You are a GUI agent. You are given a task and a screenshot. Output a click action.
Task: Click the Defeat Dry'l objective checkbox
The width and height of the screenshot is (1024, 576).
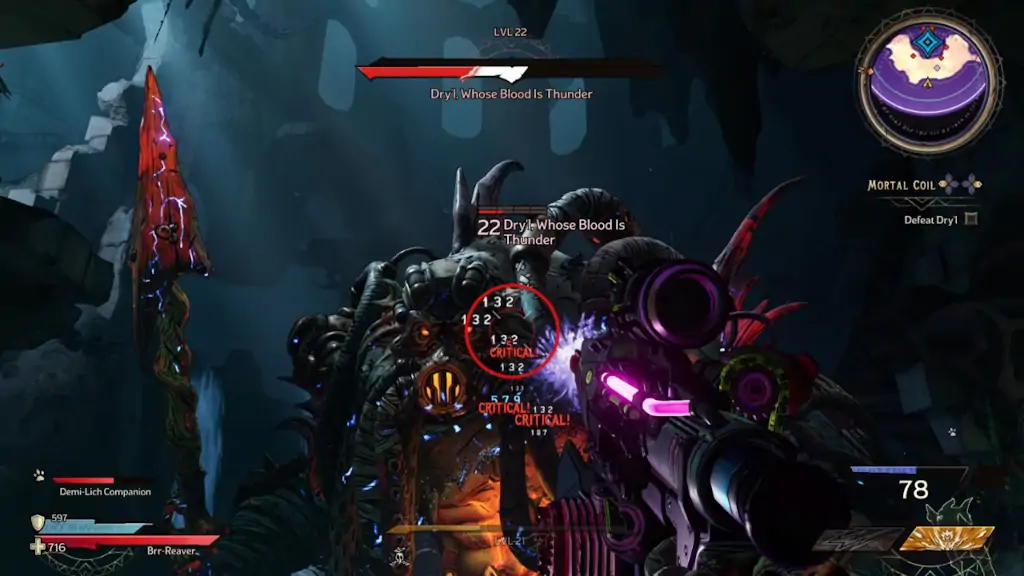coord(971,219)
